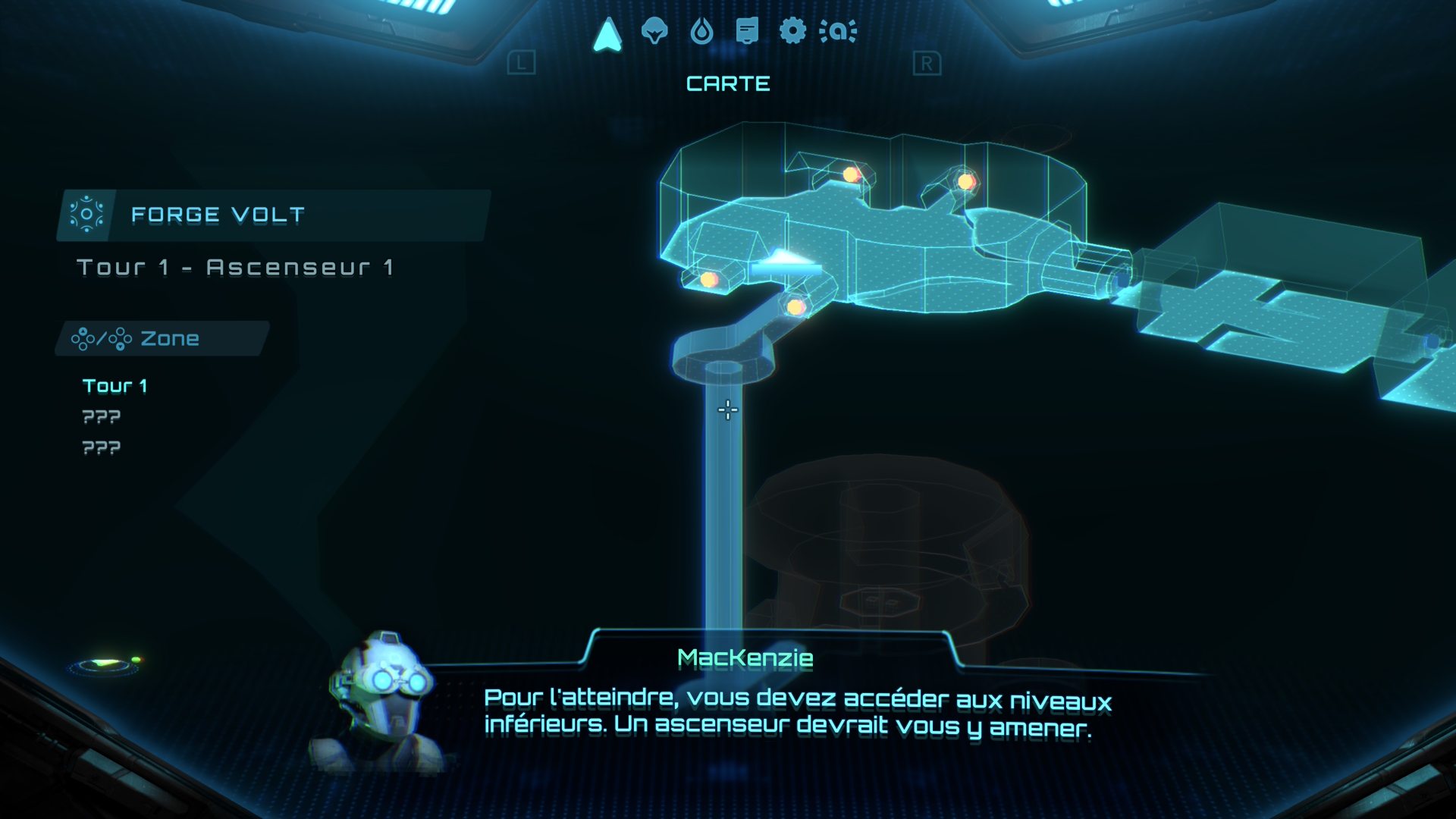Switch to the droplet icon tab

(x=701, y=32)
